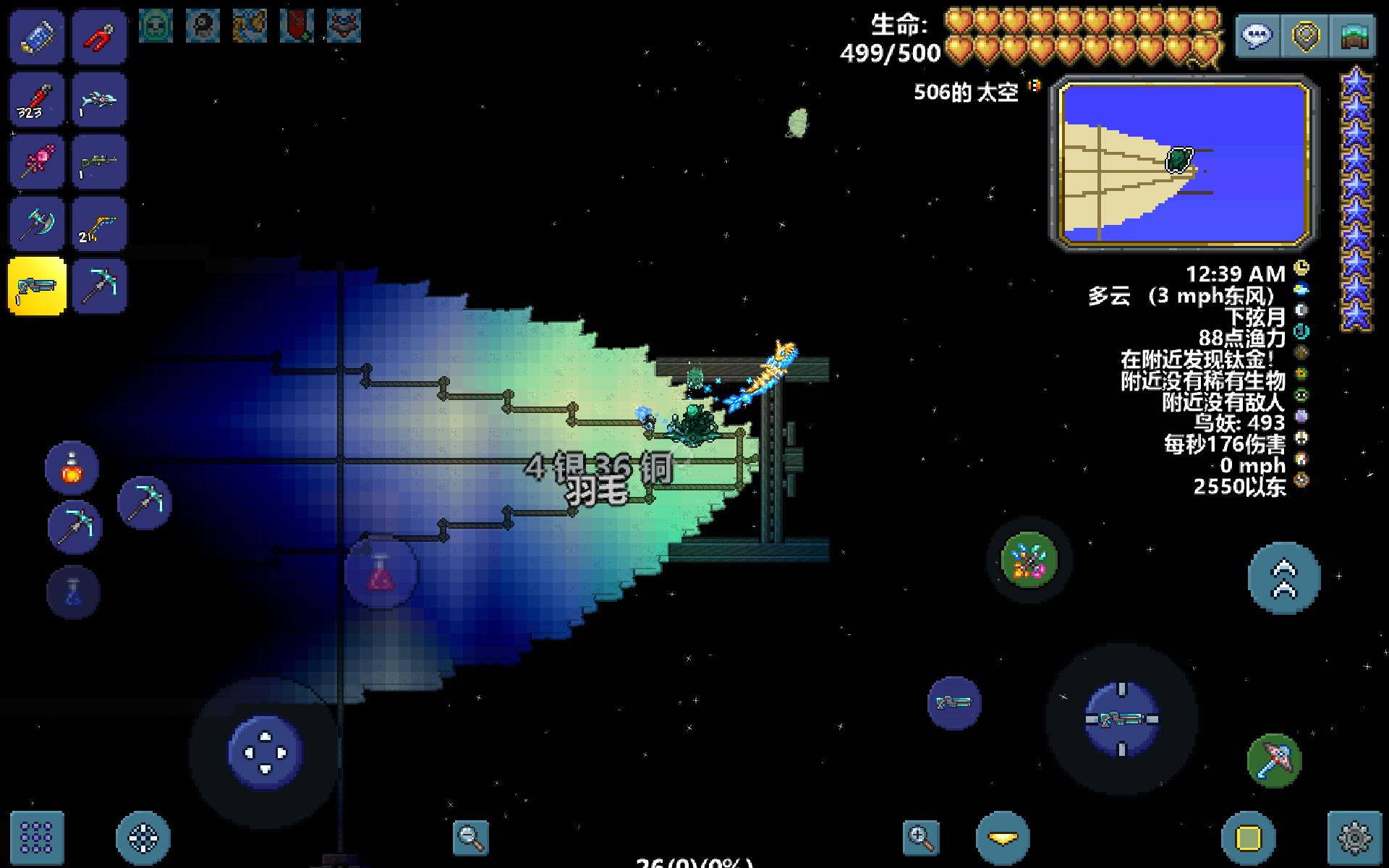Zoom in with the plus magnifier
Screen dimensions: 1389x868
(x=921, y=838)
